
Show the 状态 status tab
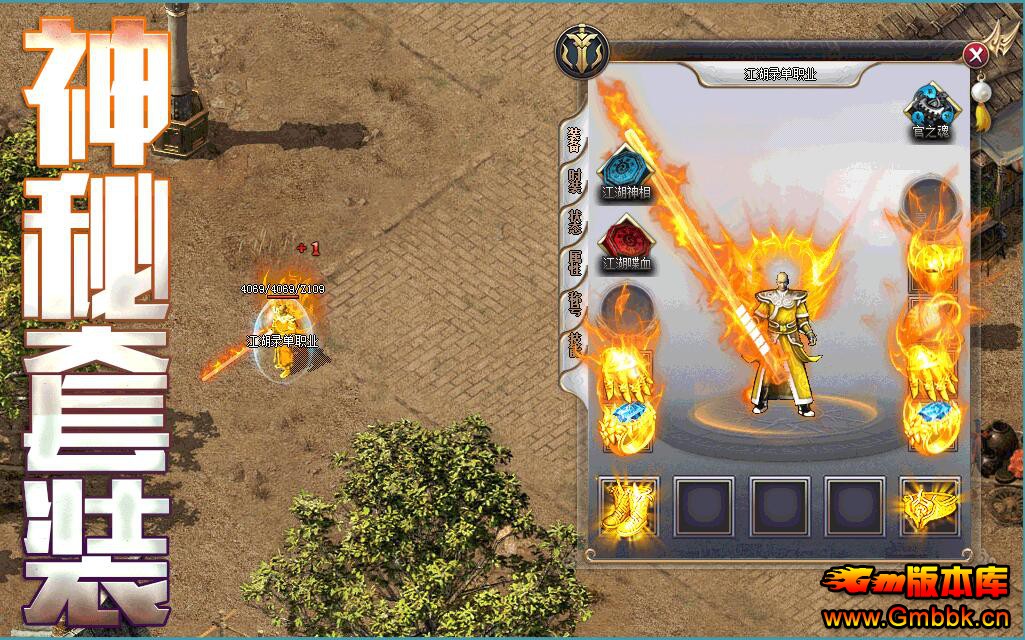[x=574, y=222]
